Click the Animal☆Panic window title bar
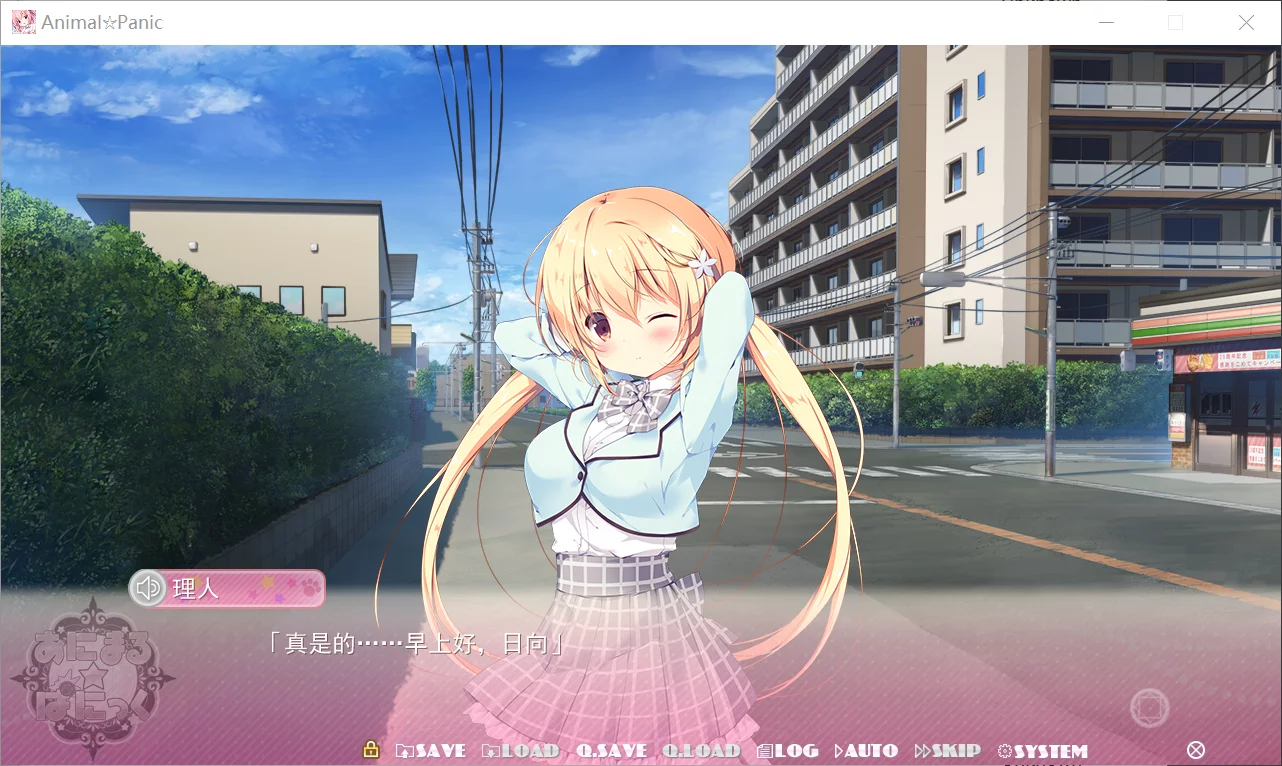Image resolution: width=1282 pixels, height=766 pixels. [x=600, y=21]
